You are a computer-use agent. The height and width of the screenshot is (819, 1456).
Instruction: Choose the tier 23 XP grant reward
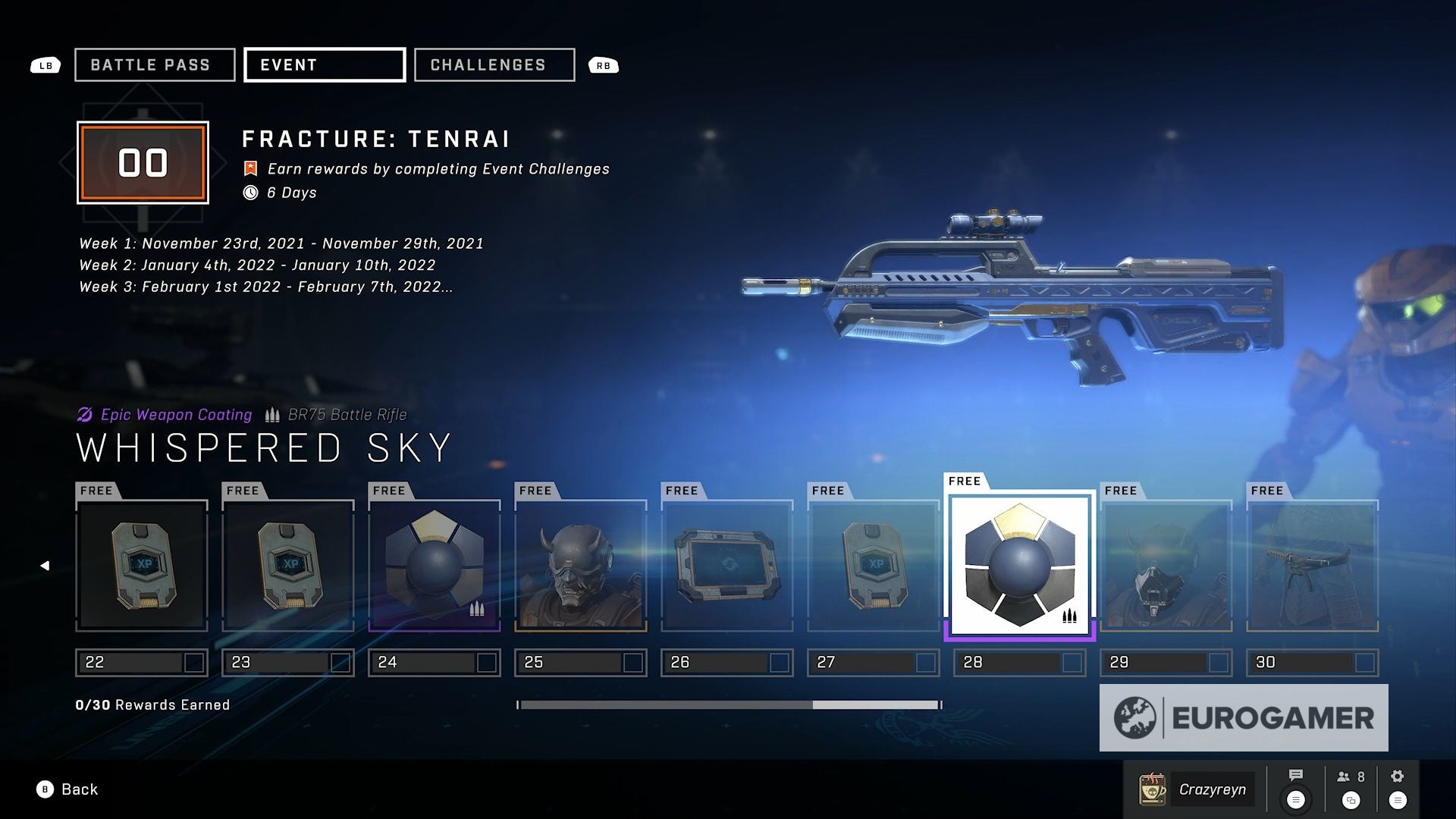[288, 566]
